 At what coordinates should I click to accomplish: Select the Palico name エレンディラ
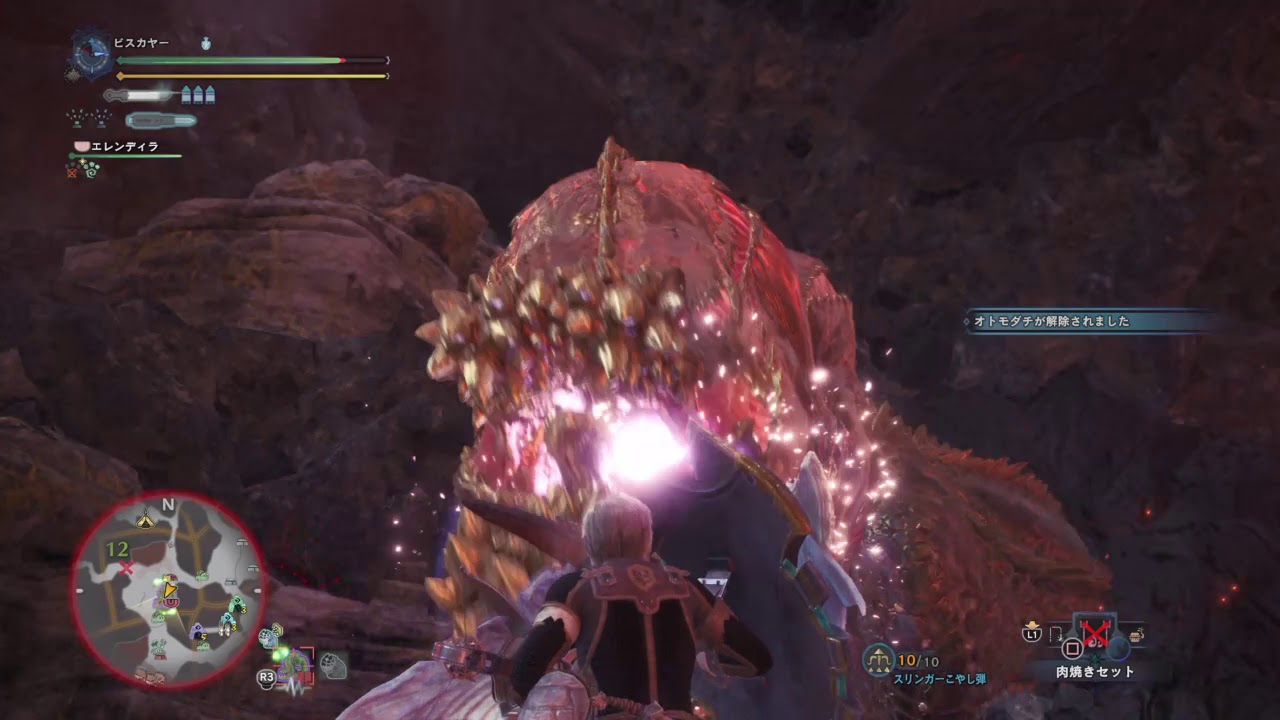(124, 146)
